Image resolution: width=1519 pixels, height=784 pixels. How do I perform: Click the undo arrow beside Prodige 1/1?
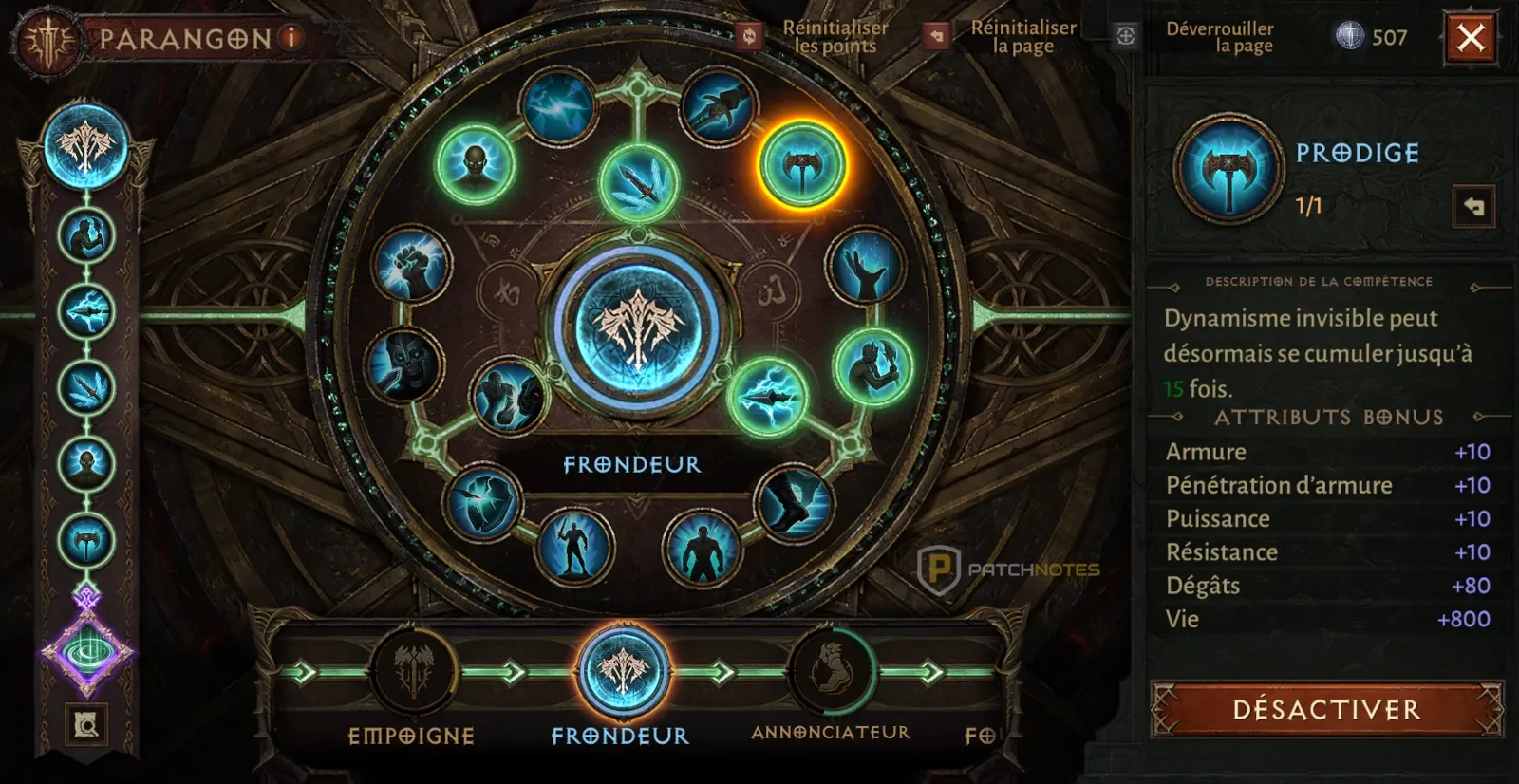click(x=1473, y=206)
